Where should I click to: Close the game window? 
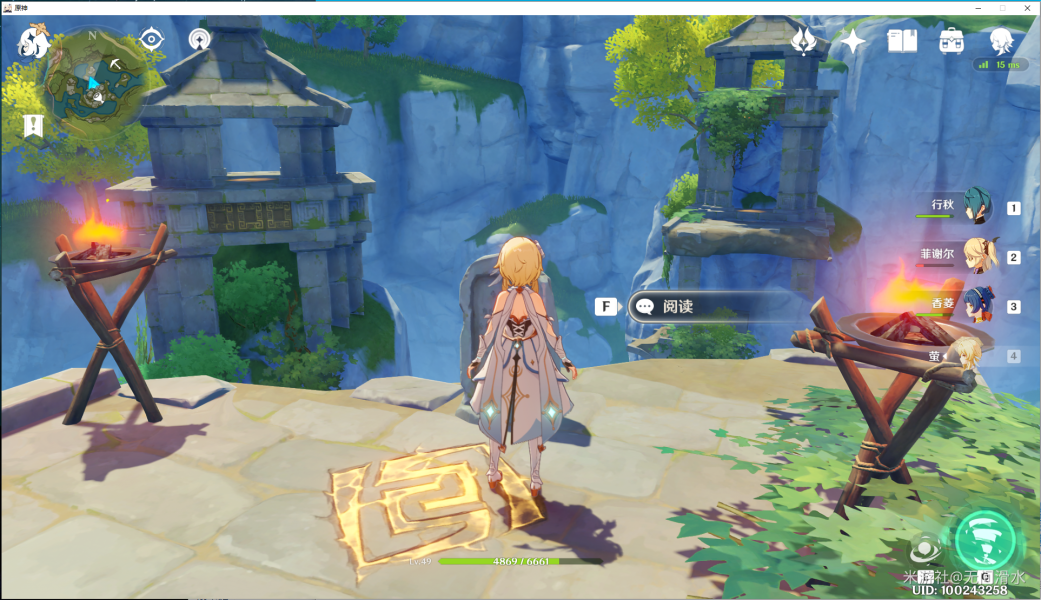point(1028,7)
